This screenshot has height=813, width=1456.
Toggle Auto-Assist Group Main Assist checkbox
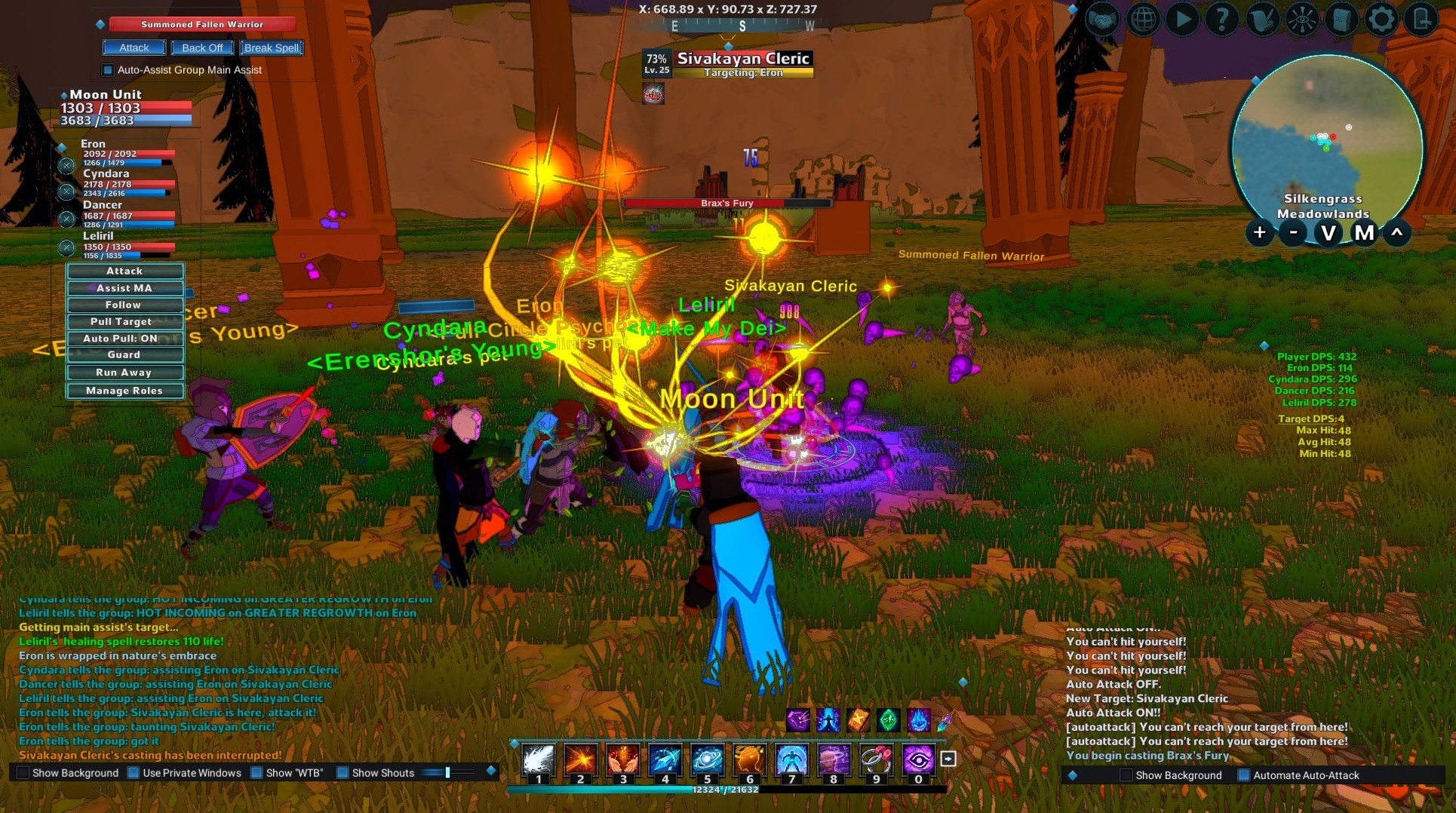pyautogui.click(x=108, y=70)
